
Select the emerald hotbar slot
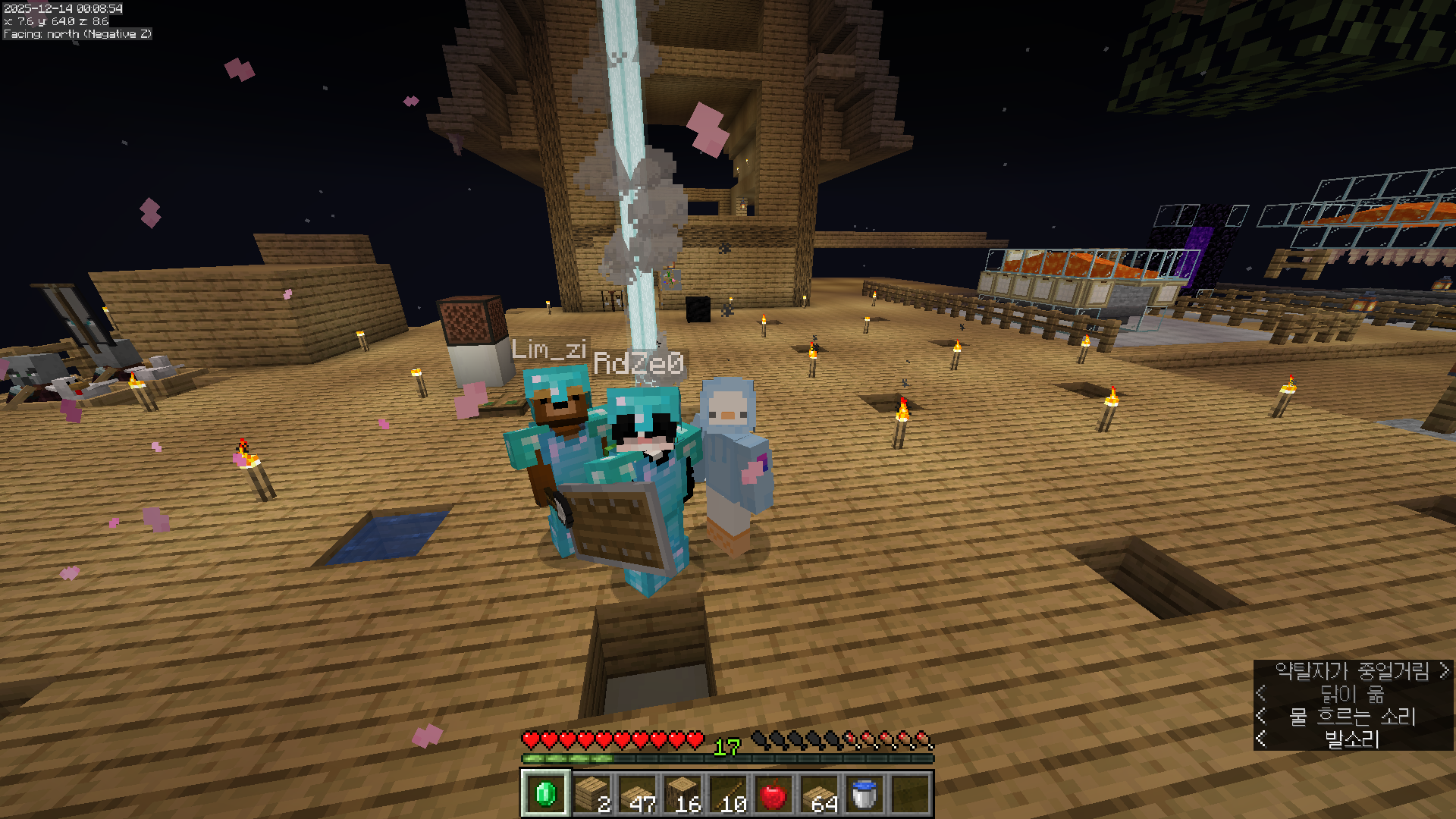coord(545,794)
